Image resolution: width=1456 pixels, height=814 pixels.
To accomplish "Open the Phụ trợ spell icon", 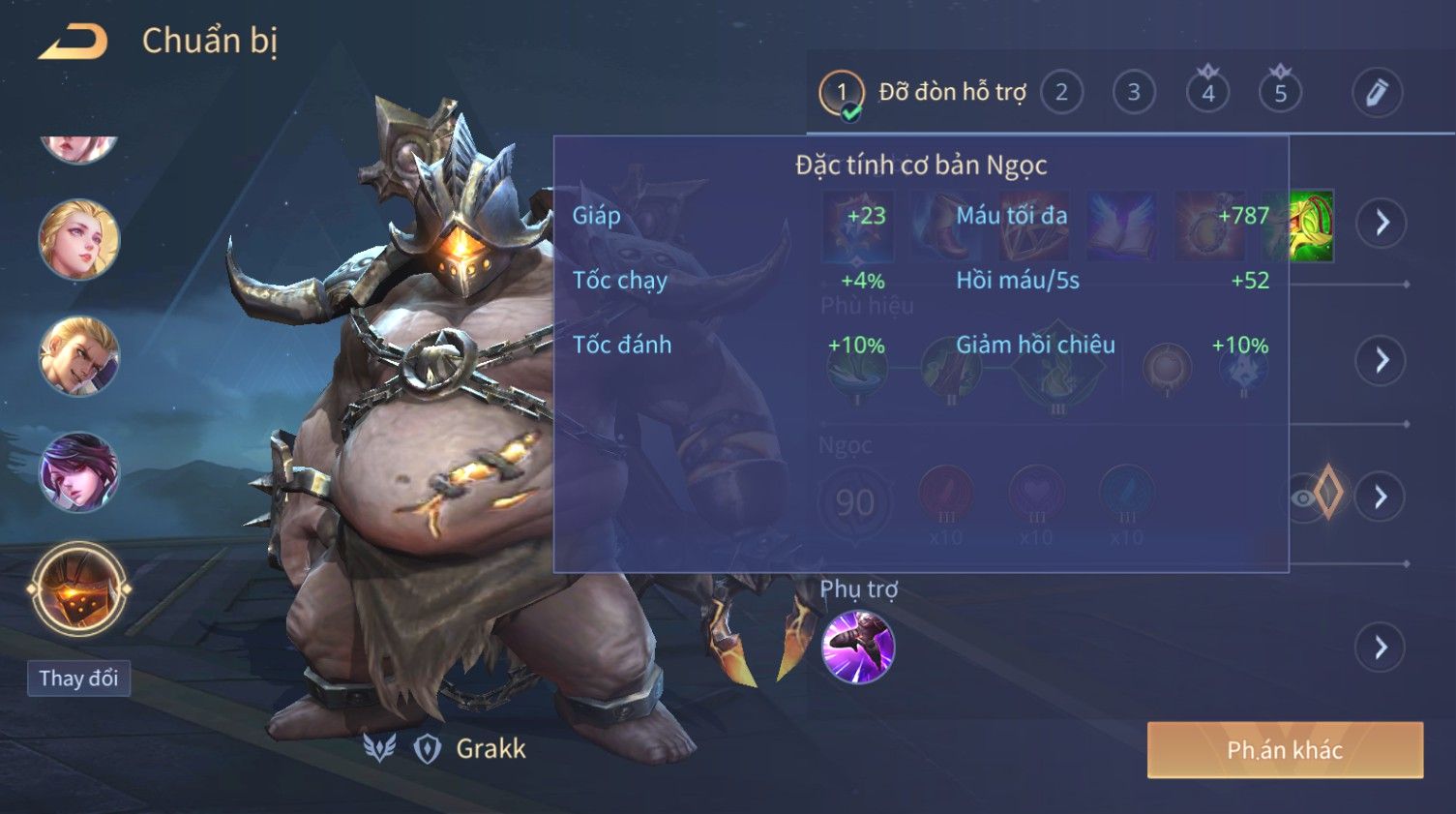I will [x=857, y=647].
